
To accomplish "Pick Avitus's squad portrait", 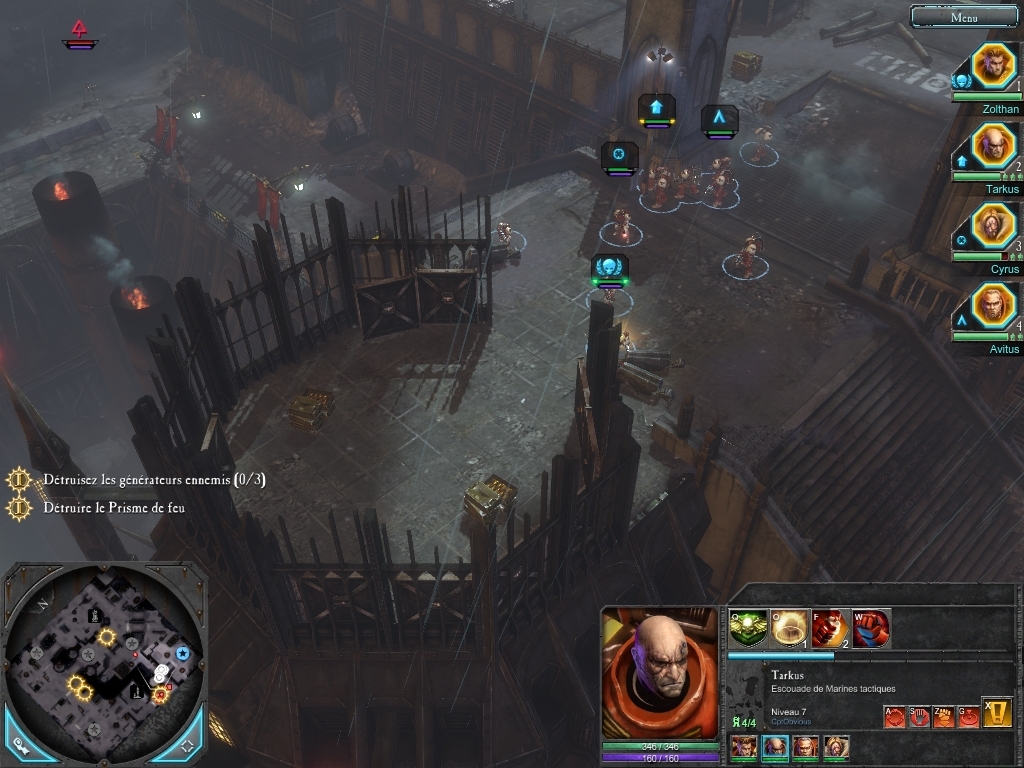I will 994,307.
